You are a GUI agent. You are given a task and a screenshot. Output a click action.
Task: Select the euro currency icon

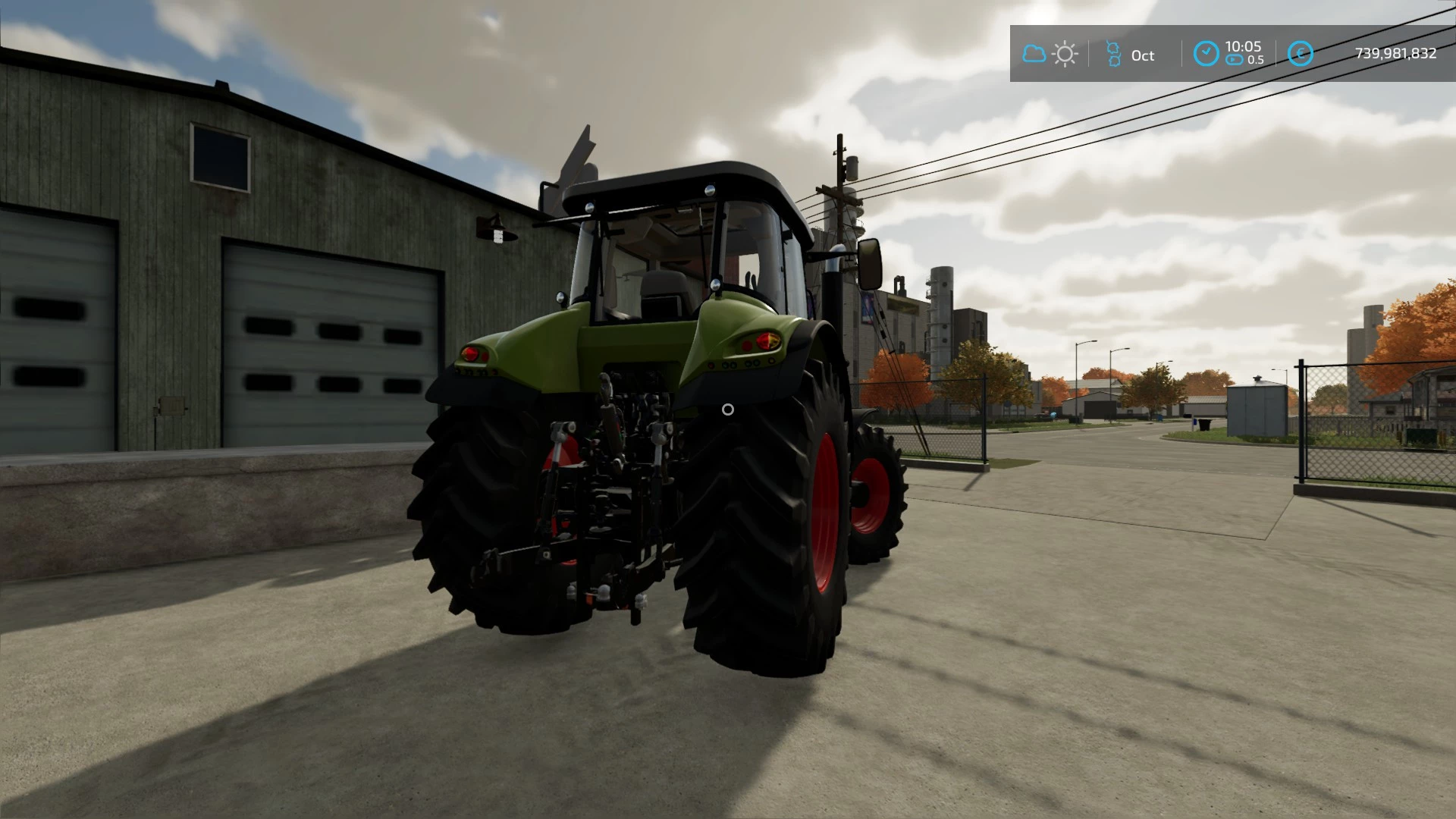point(1300,54)
